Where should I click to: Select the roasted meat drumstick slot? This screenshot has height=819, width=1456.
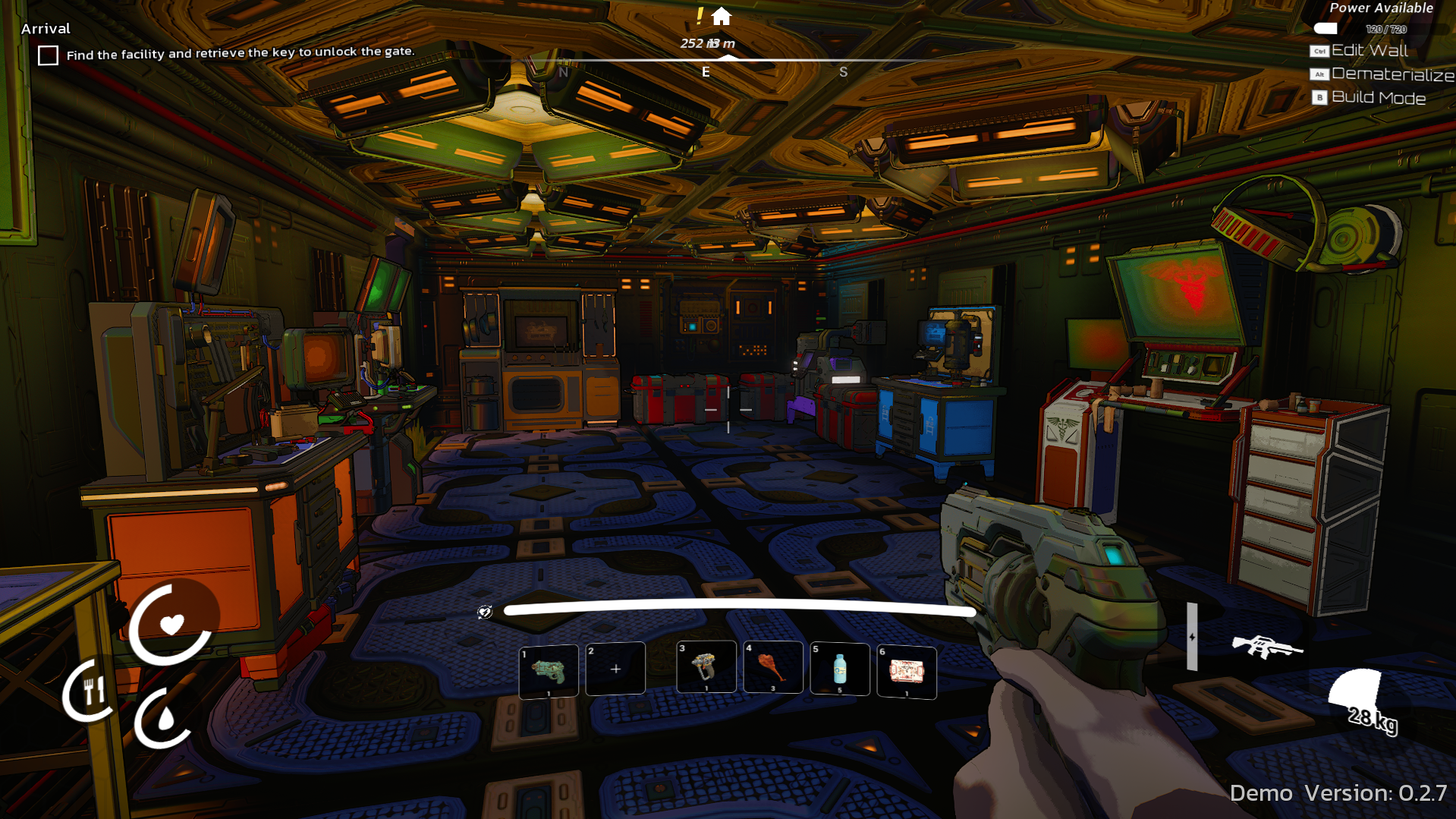(x=773, y=667)
